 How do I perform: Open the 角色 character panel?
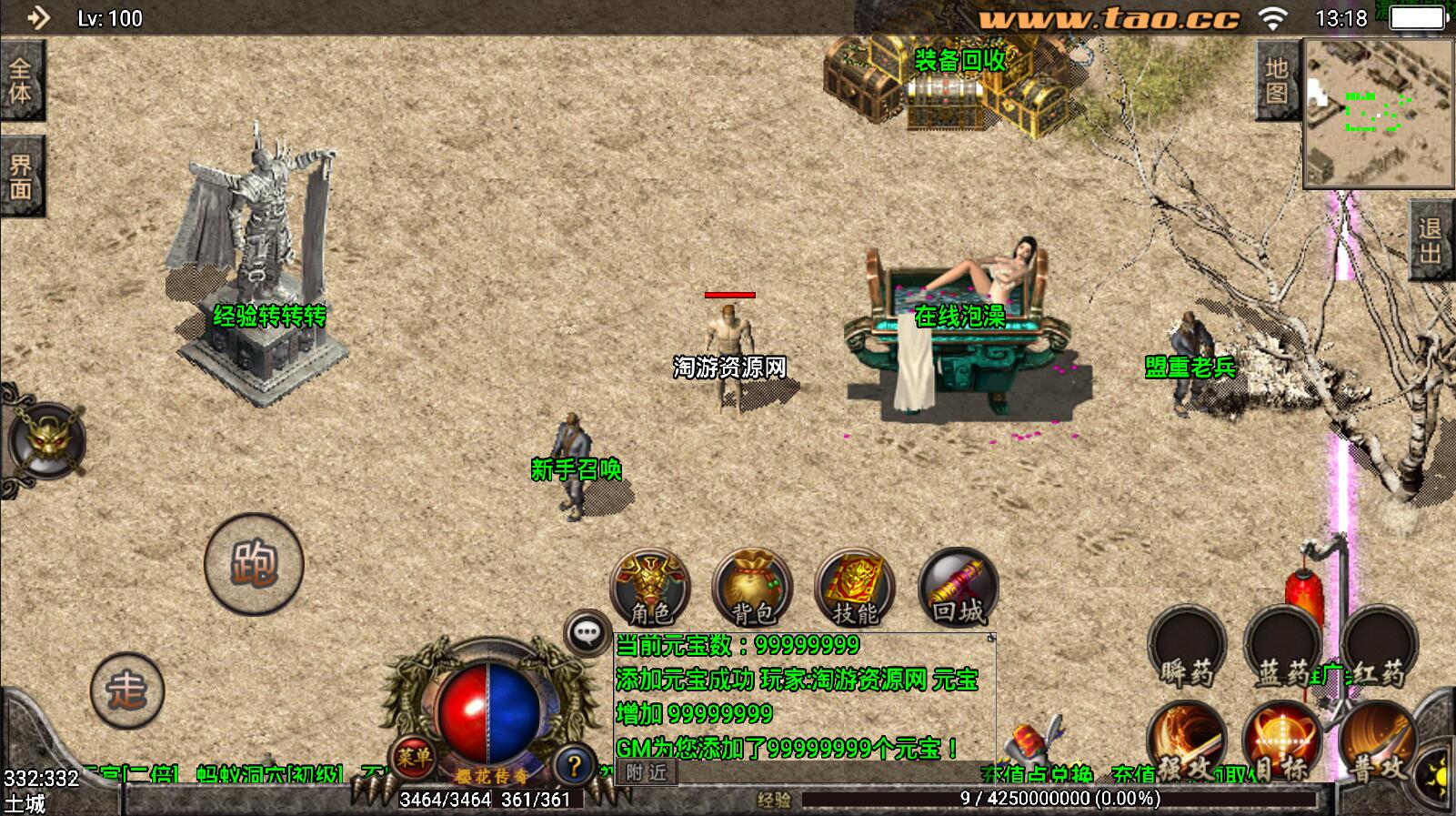(649, 589)
